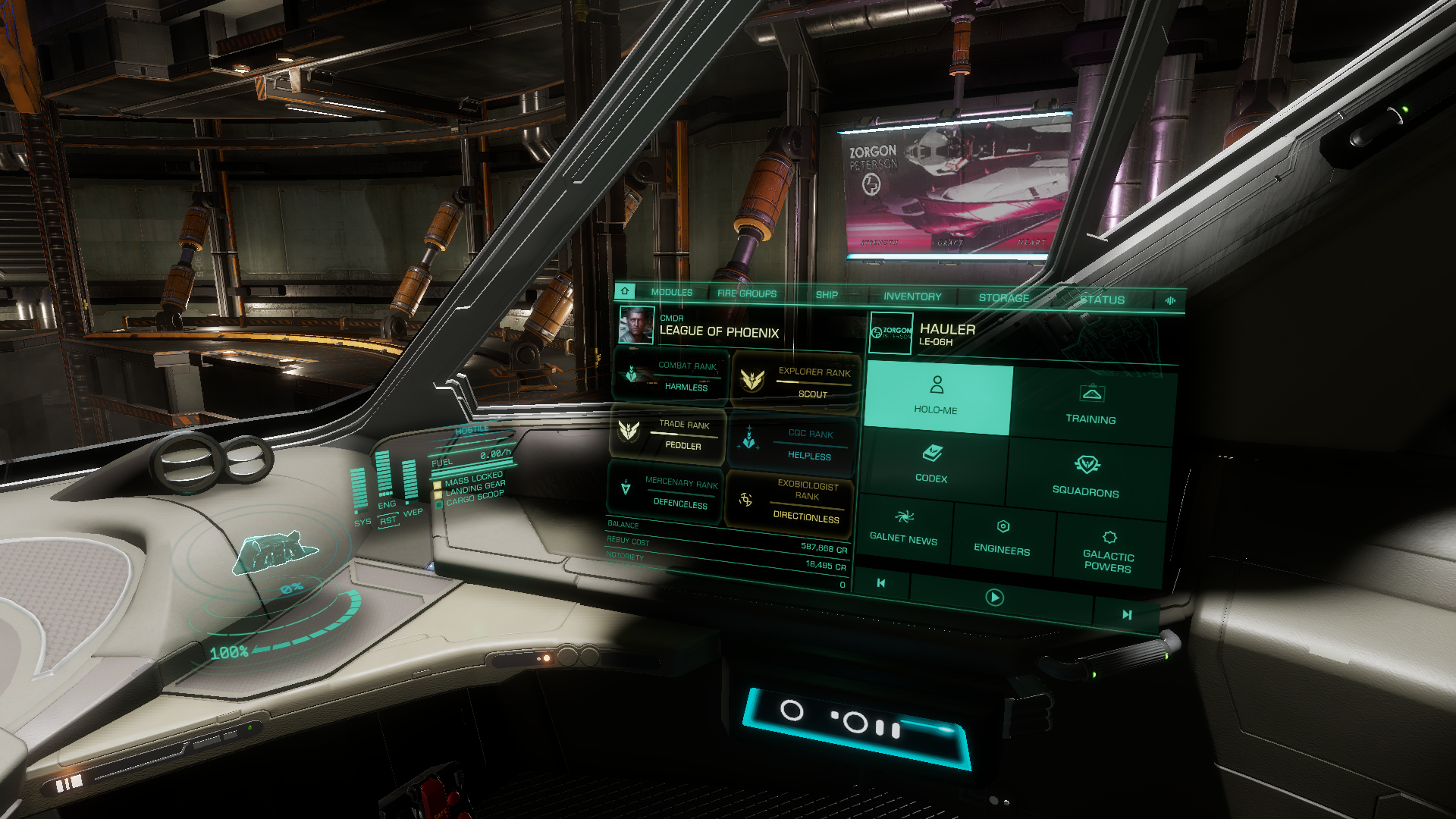Viewport: 1456px width, 819px height.
Task: Skip to the next track
Action: (x=1127, y=614)
